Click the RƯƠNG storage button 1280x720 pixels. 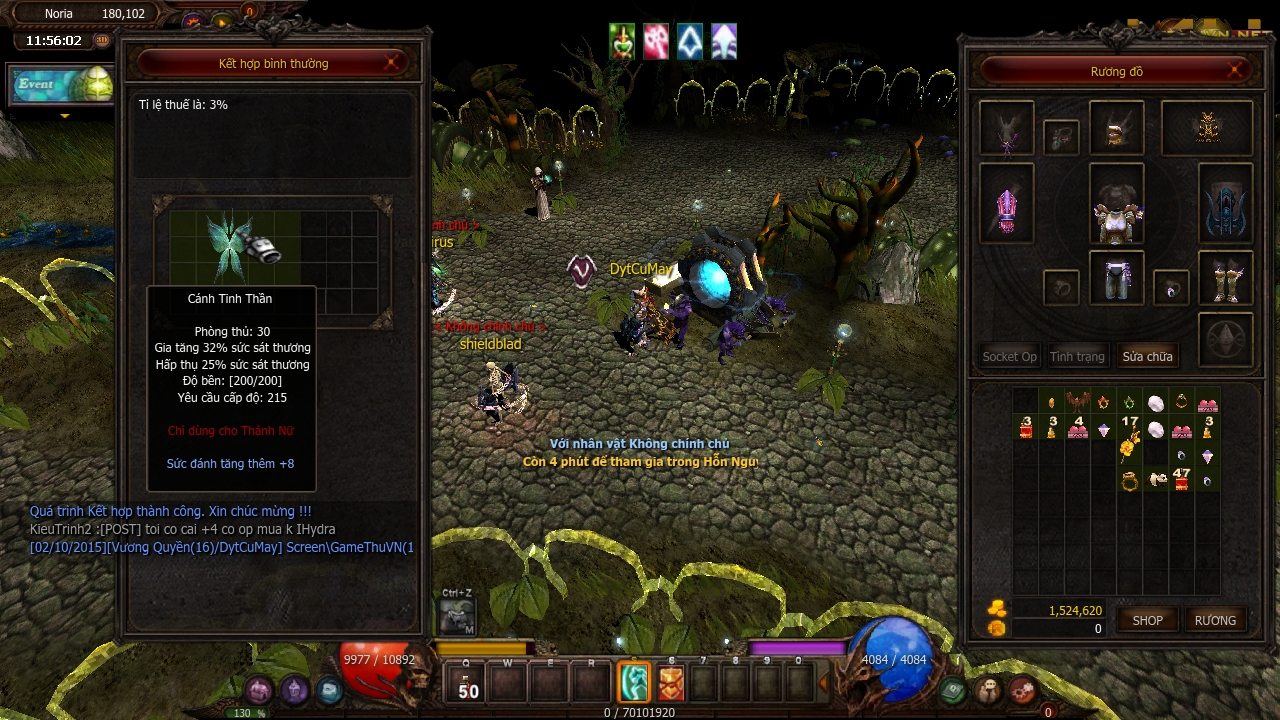[x=1215, y=620]
